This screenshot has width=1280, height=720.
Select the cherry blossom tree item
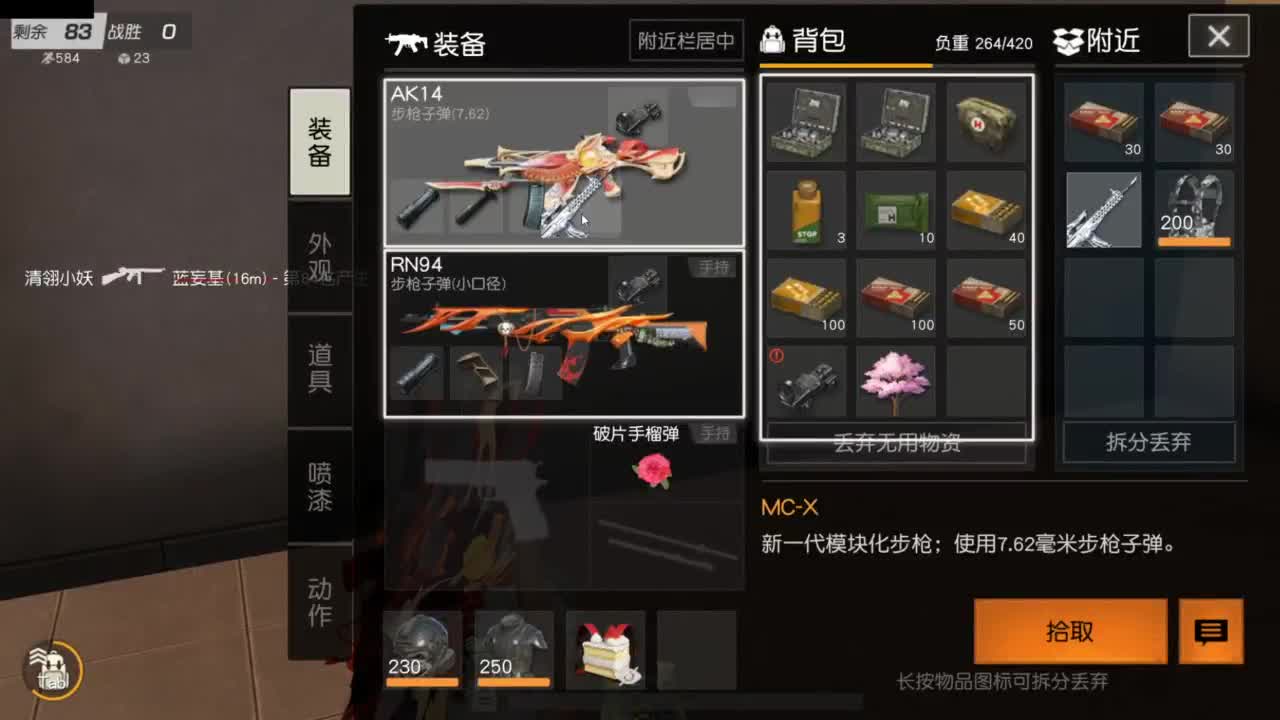[x=896, y=380]
